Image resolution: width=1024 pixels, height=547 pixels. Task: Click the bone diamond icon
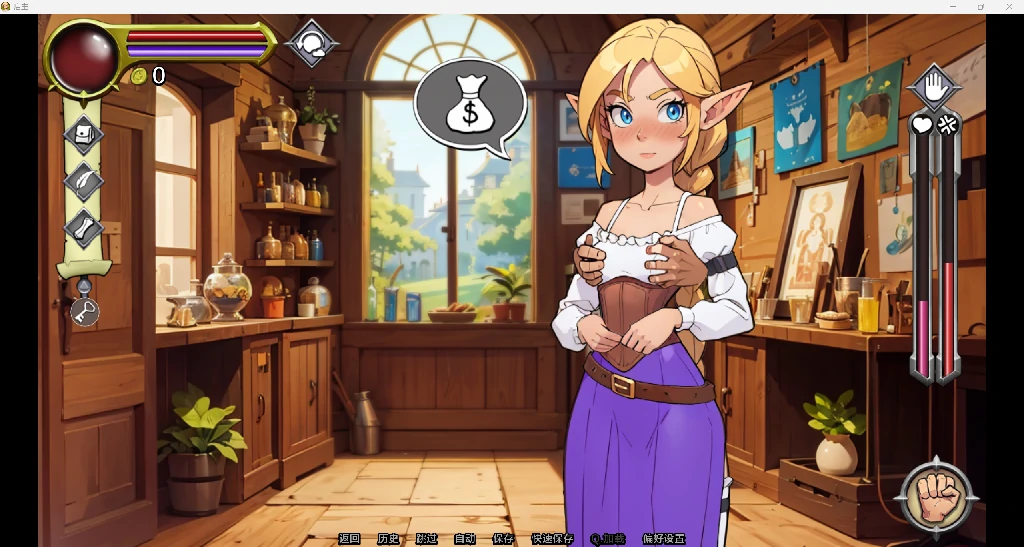(83, 228)
